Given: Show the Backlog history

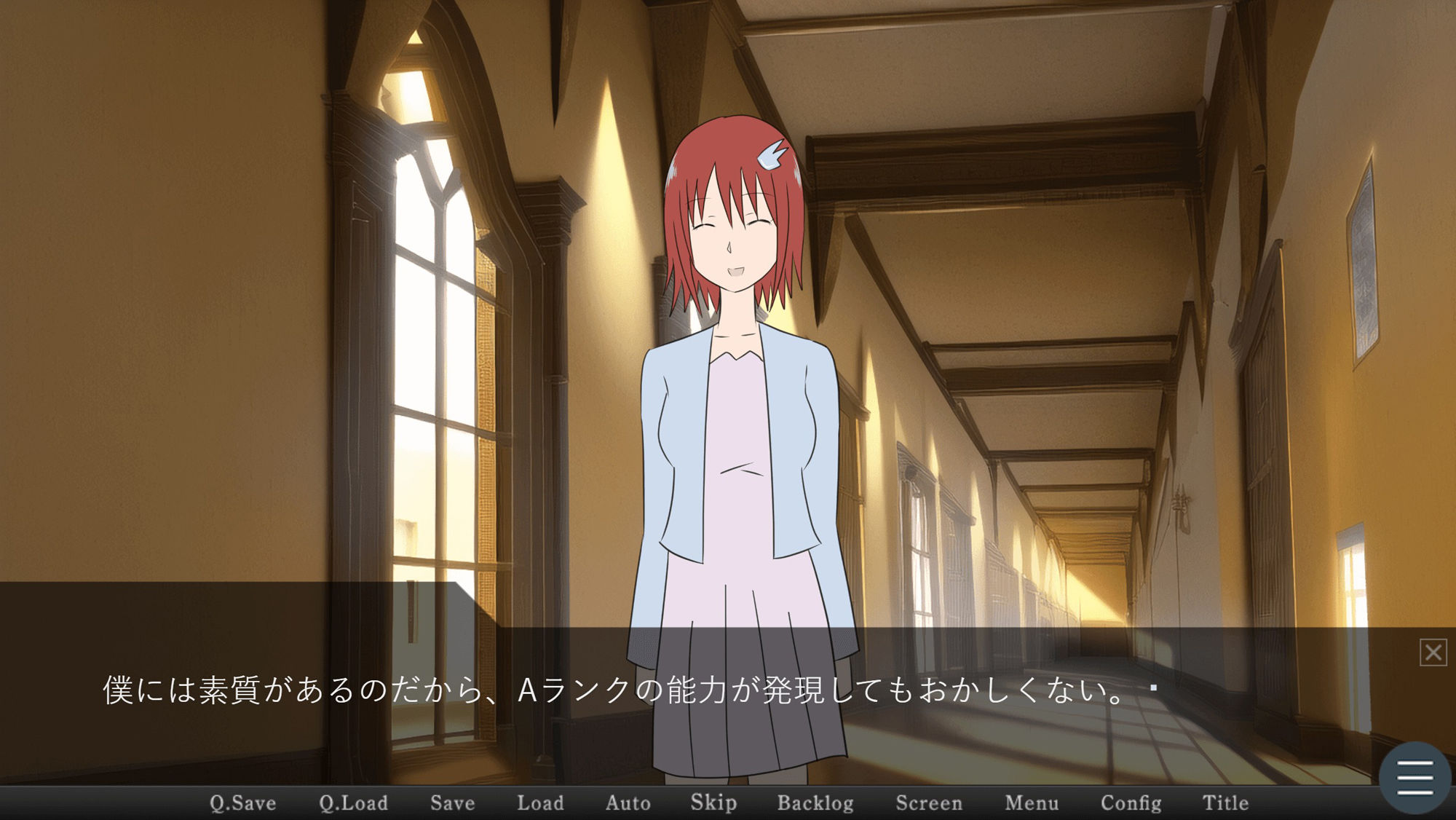Looking at the screenshot, I should (x=815, y=803).
